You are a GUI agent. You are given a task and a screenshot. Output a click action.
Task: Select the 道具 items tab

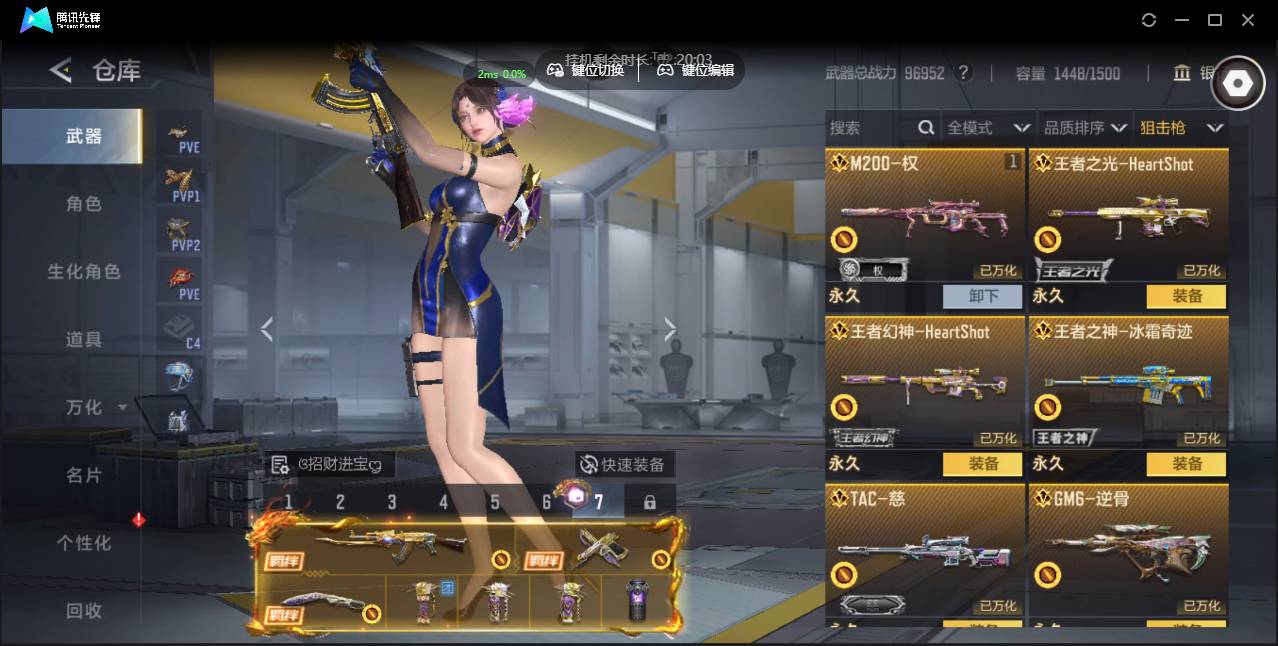click(84, 340)
